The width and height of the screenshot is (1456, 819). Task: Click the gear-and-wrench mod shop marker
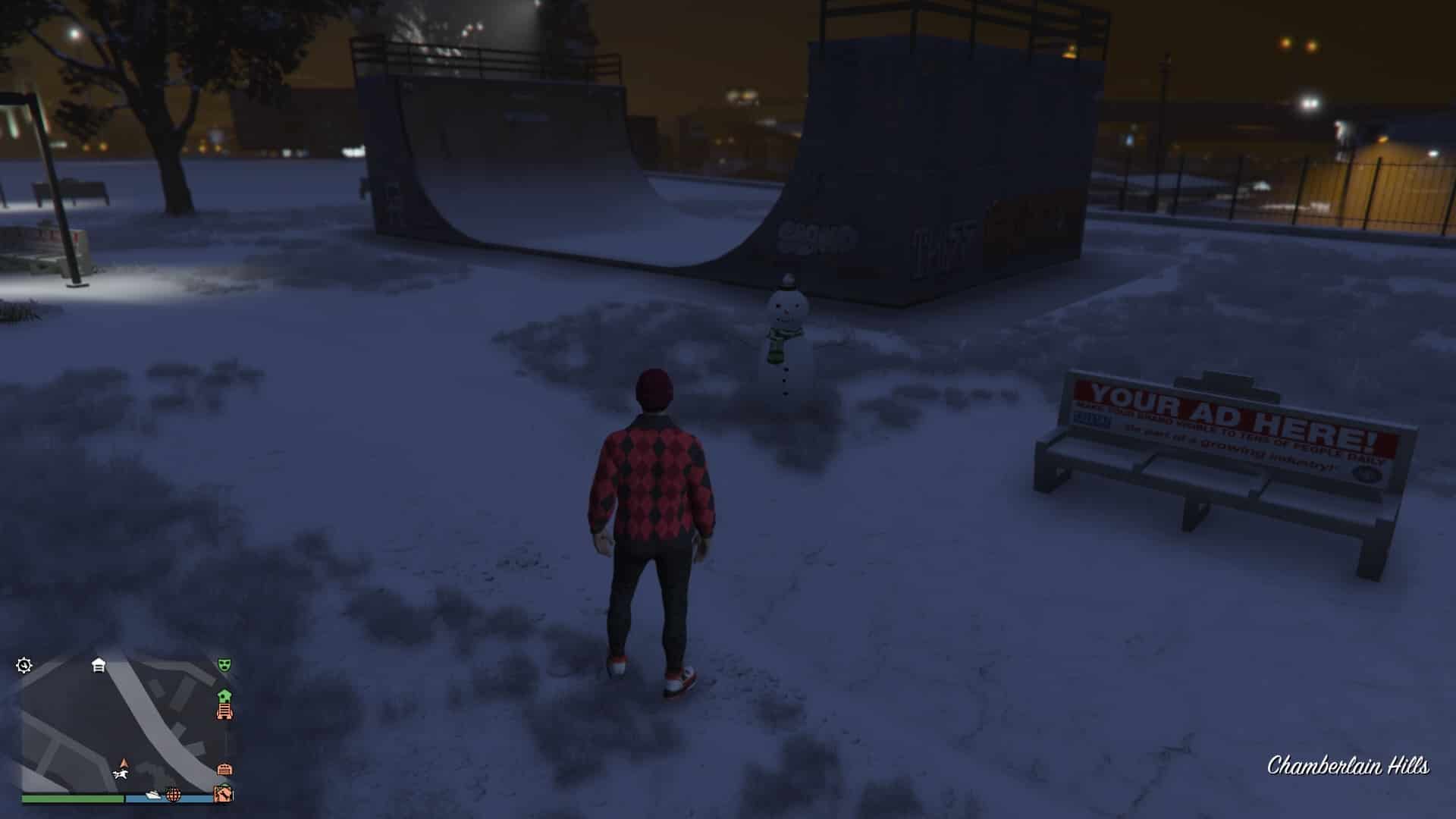[24, 666]
